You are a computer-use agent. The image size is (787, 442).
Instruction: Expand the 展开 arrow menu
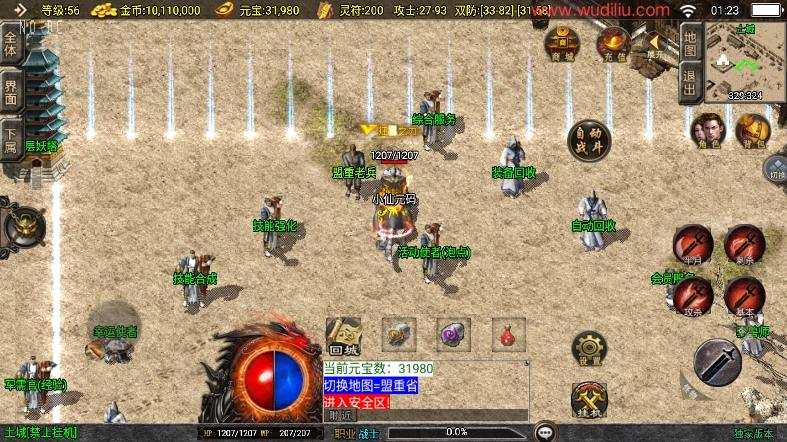(657, 45)
